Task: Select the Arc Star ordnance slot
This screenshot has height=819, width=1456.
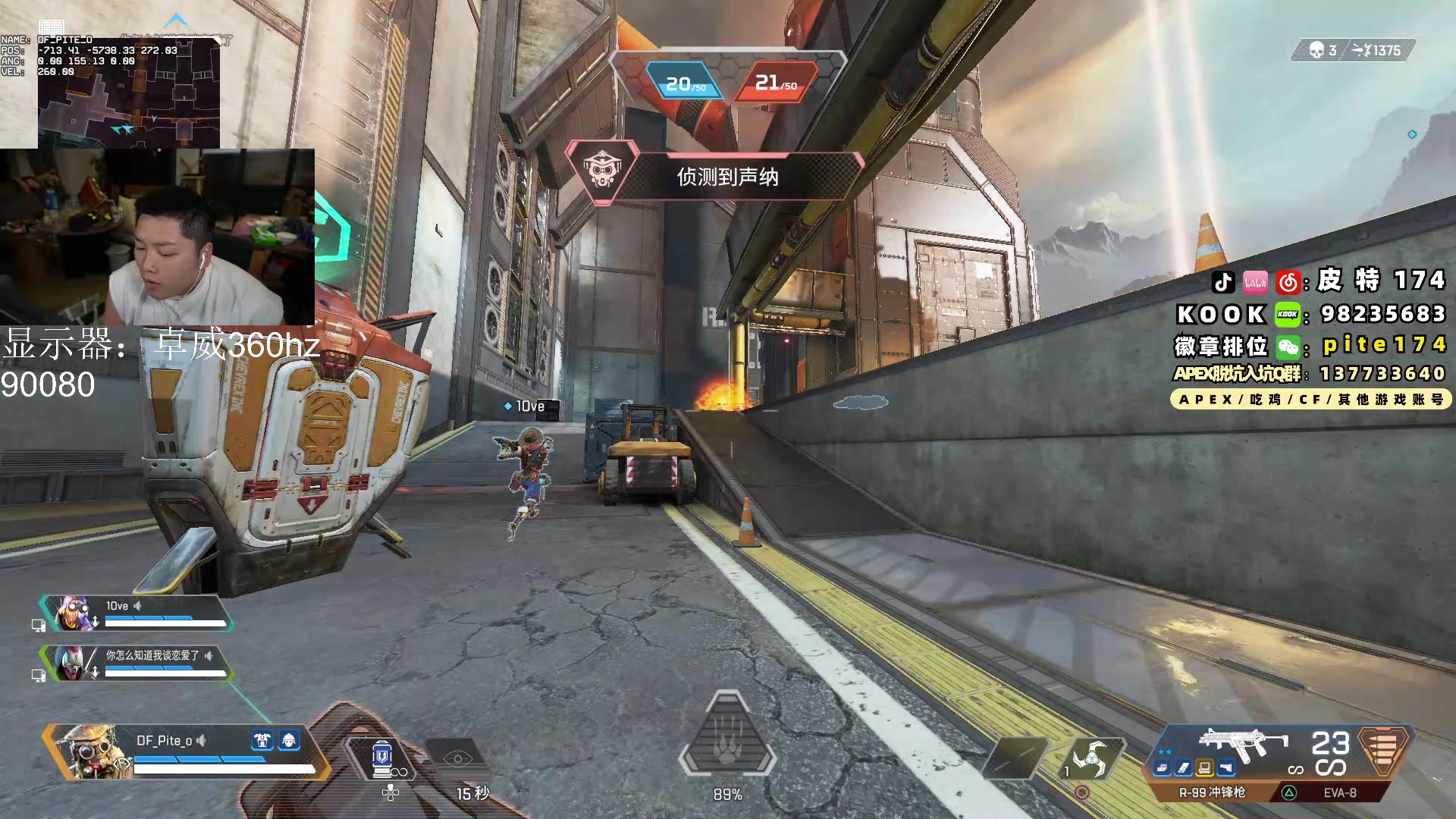Action: pos(1090,758)
